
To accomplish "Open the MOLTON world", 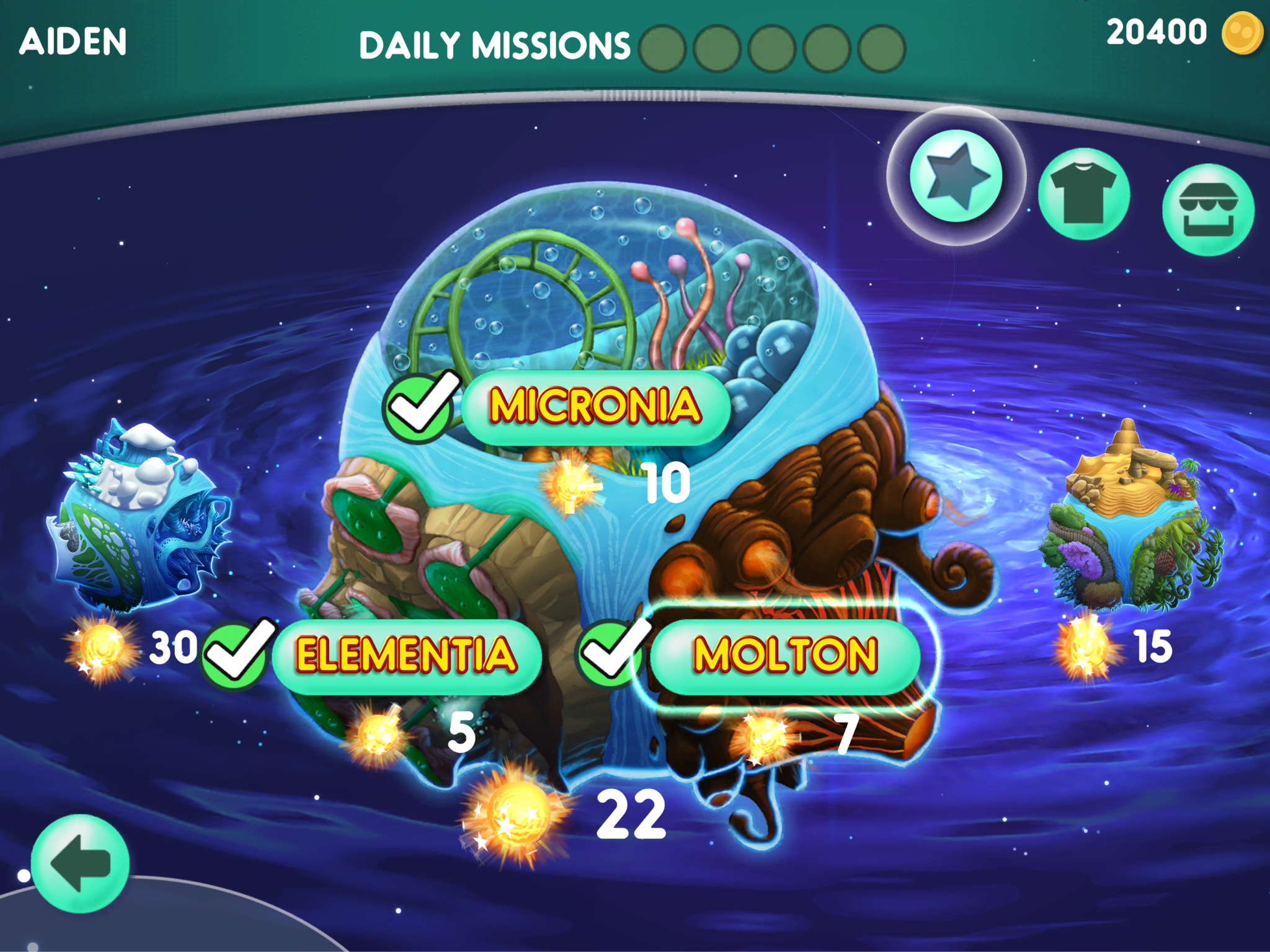I will click(x=785, y=656).
